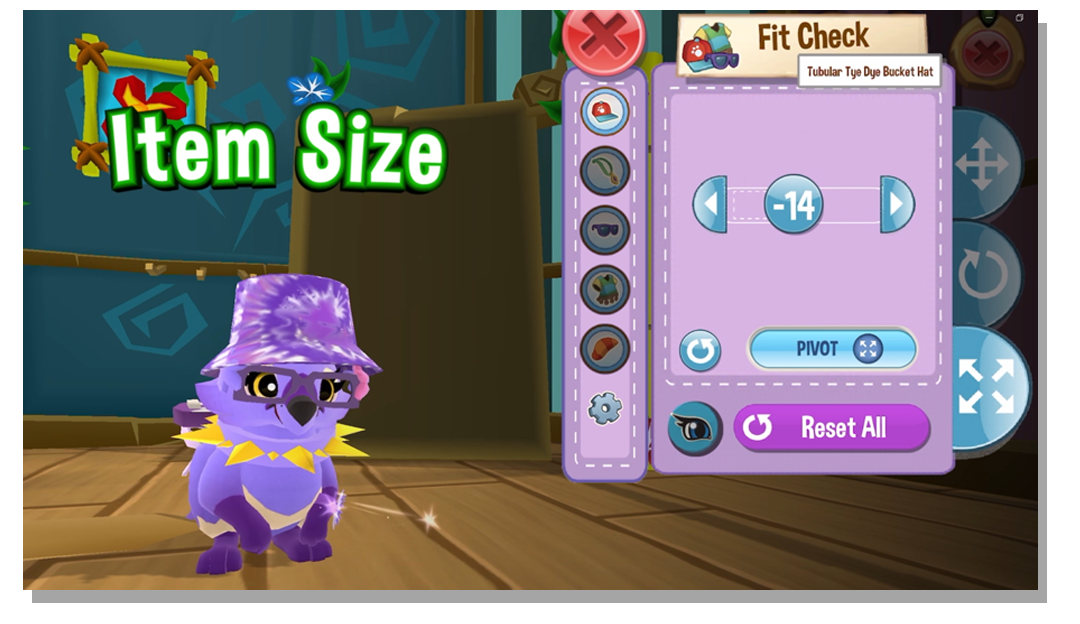
Task: Increase item size with right arrow
Action: click(x=897, y=205)
